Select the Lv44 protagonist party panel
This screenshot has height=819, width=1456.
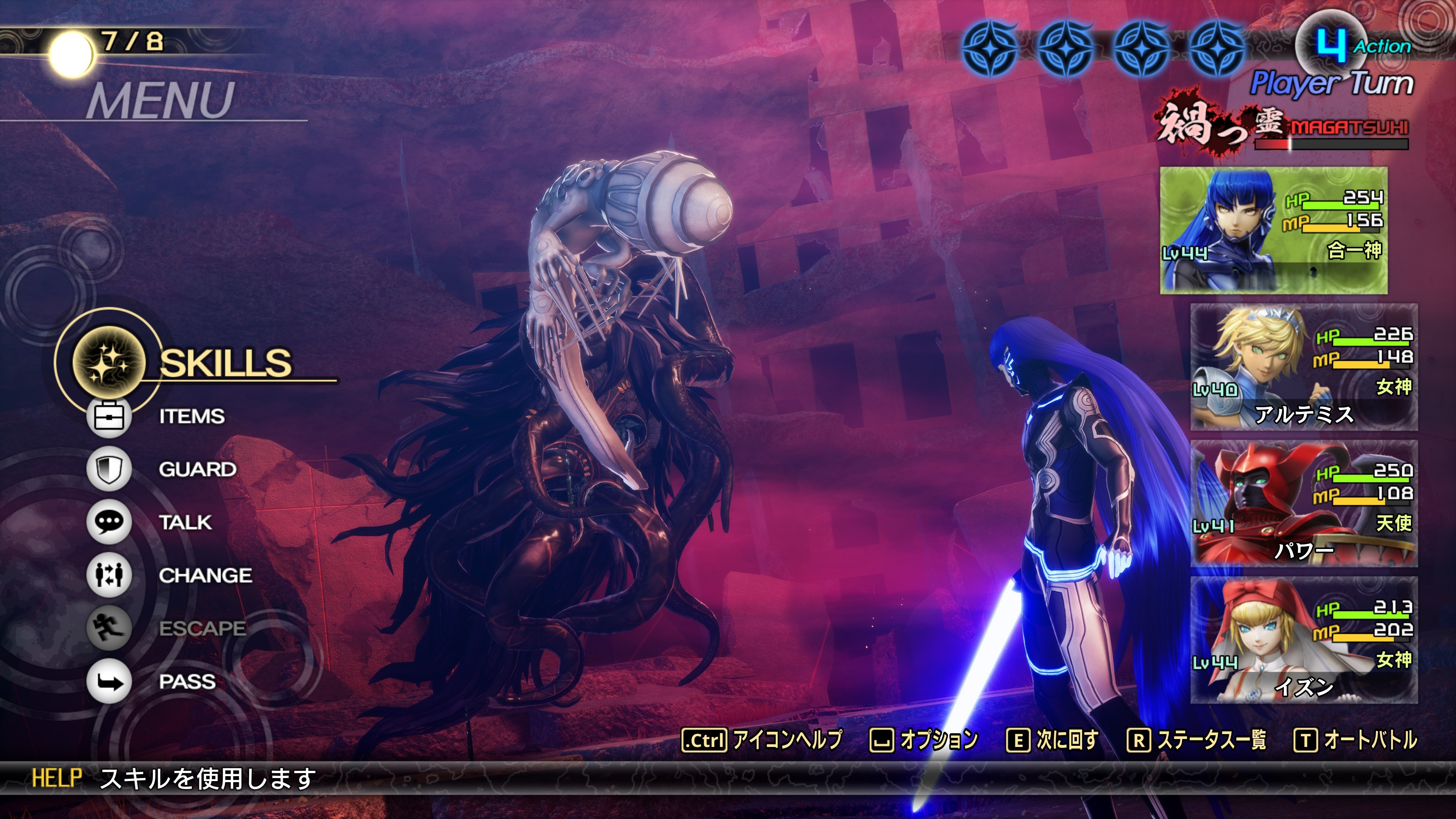(x=1274, y=230)
